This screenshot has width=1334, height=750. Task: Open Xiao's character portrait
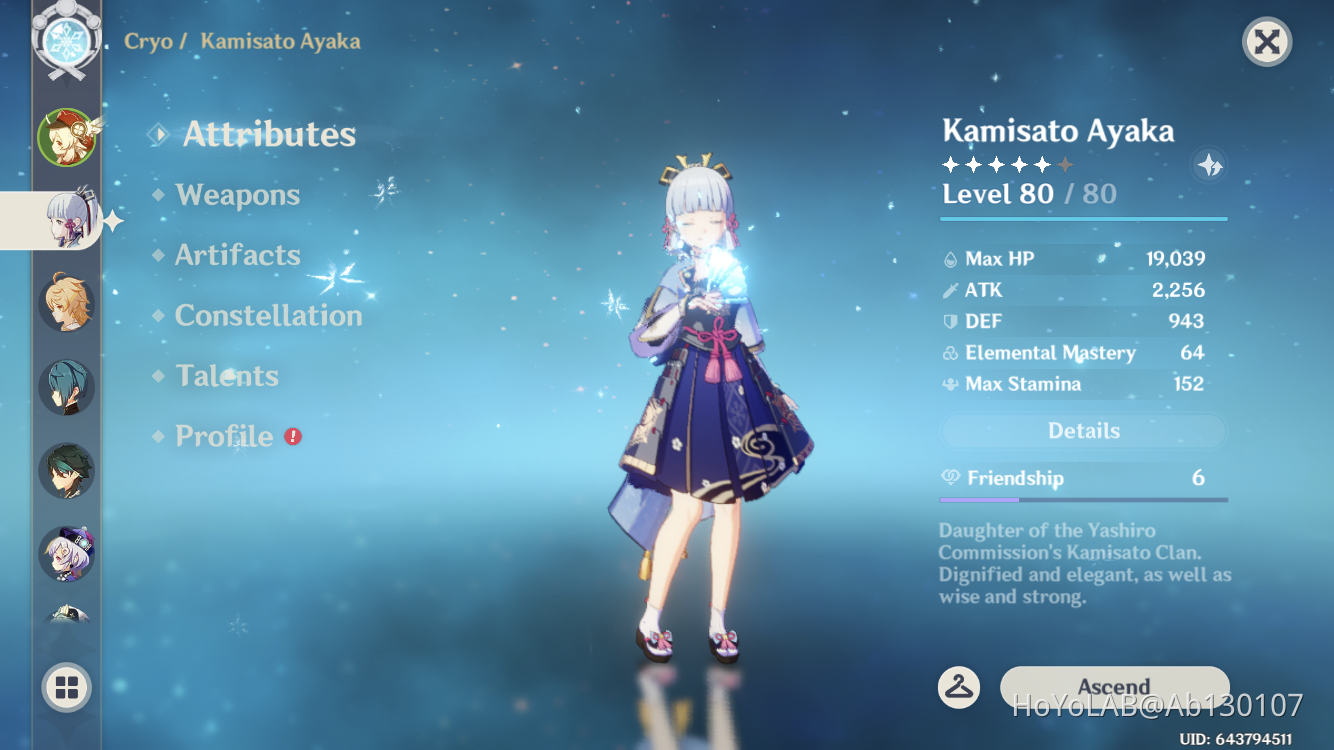pos(67,468)
